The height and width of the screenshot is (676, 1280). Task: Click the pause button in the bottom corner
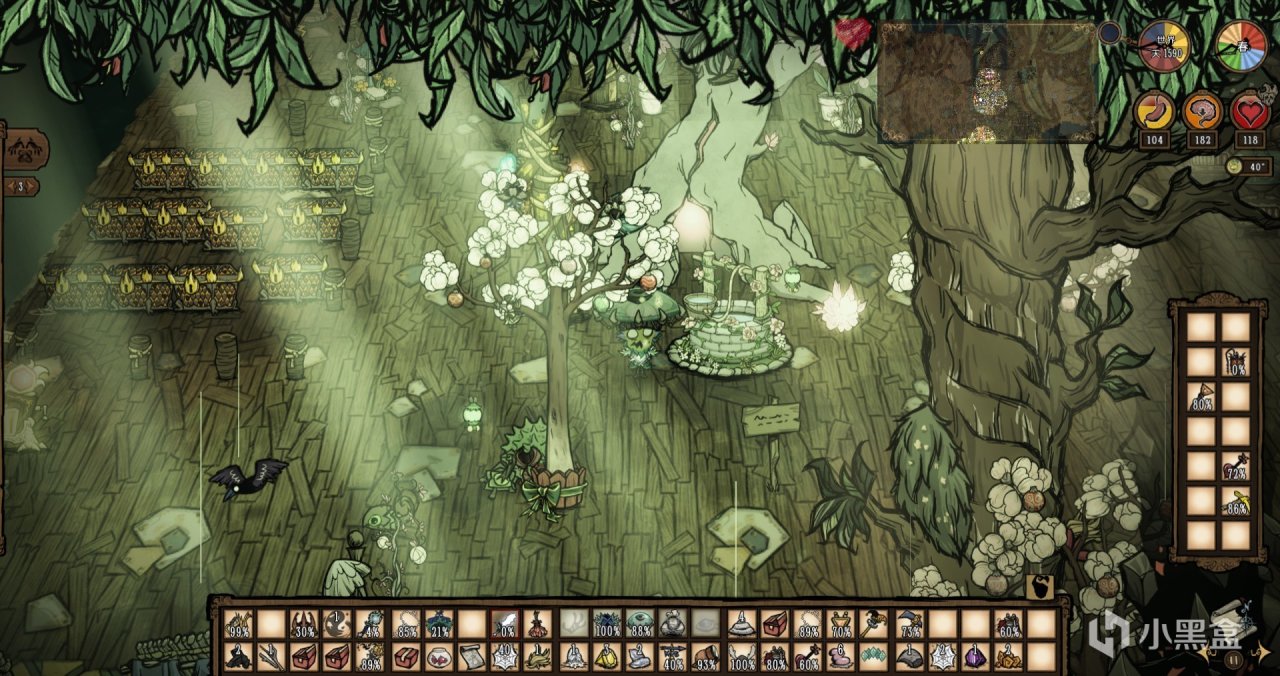1234,659
